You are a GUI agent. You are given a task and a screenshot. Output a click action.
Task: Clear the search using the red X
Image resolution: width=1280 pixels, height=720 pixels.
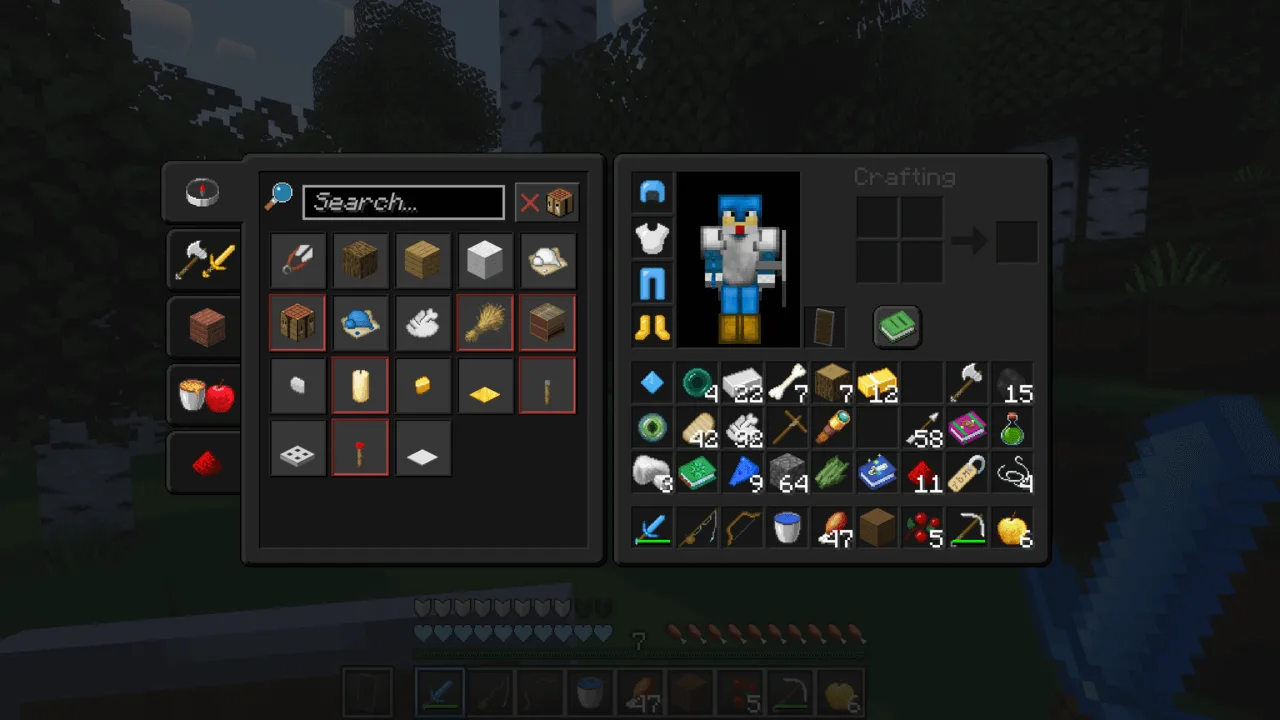tap(529, 203)
